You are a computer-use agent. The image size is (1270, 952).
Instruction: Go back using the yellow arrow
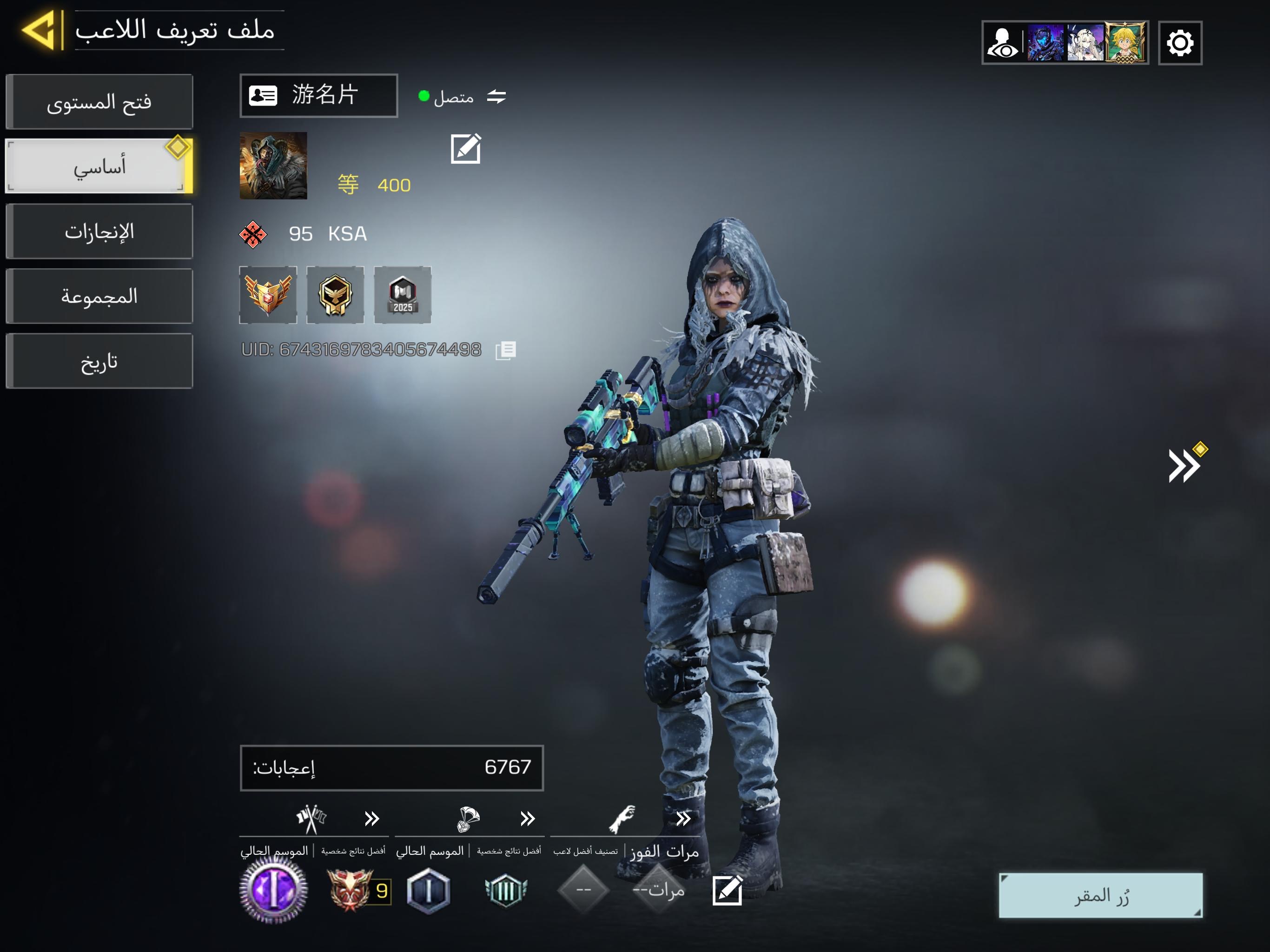tap(40, 30)
